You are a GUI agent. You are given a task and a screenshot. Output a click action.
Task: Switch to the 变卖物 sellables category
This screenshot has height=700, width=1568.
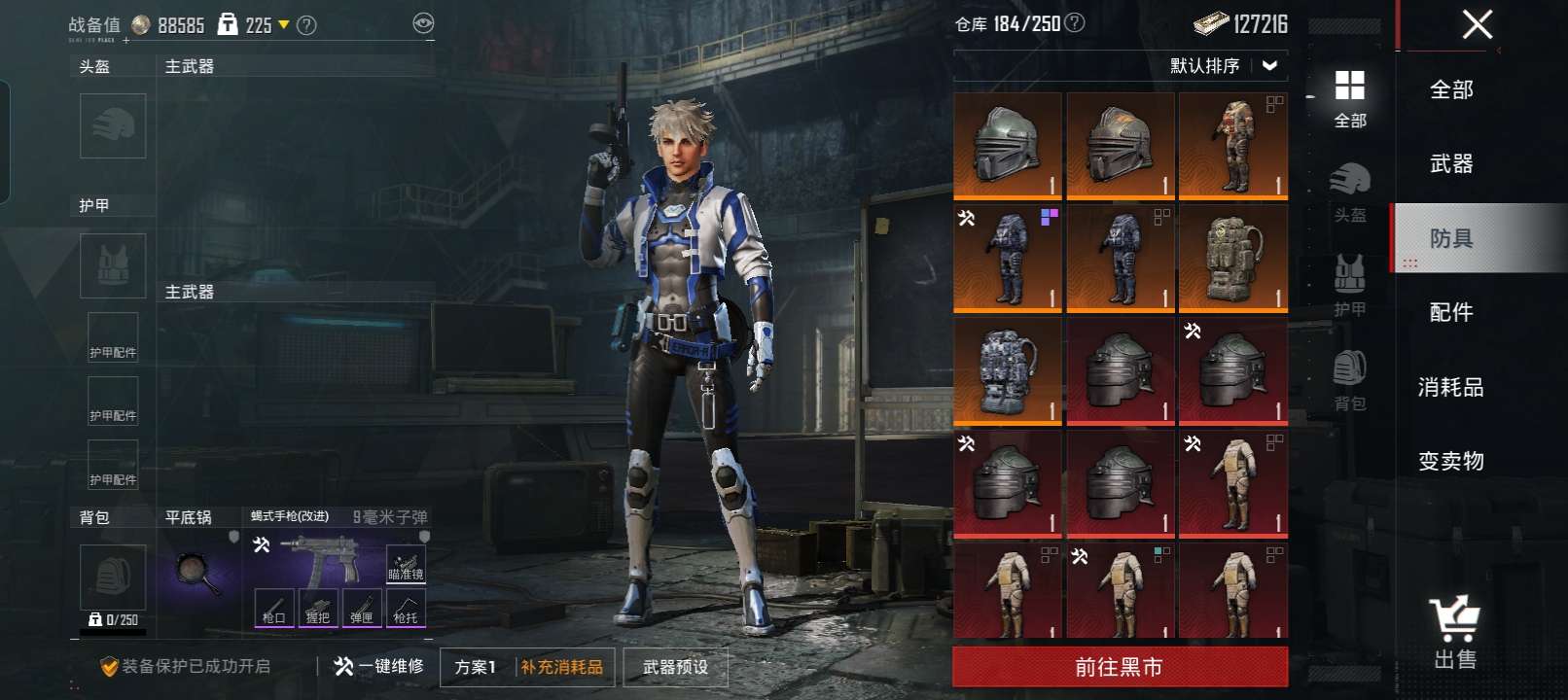[x=1451, y=461]
